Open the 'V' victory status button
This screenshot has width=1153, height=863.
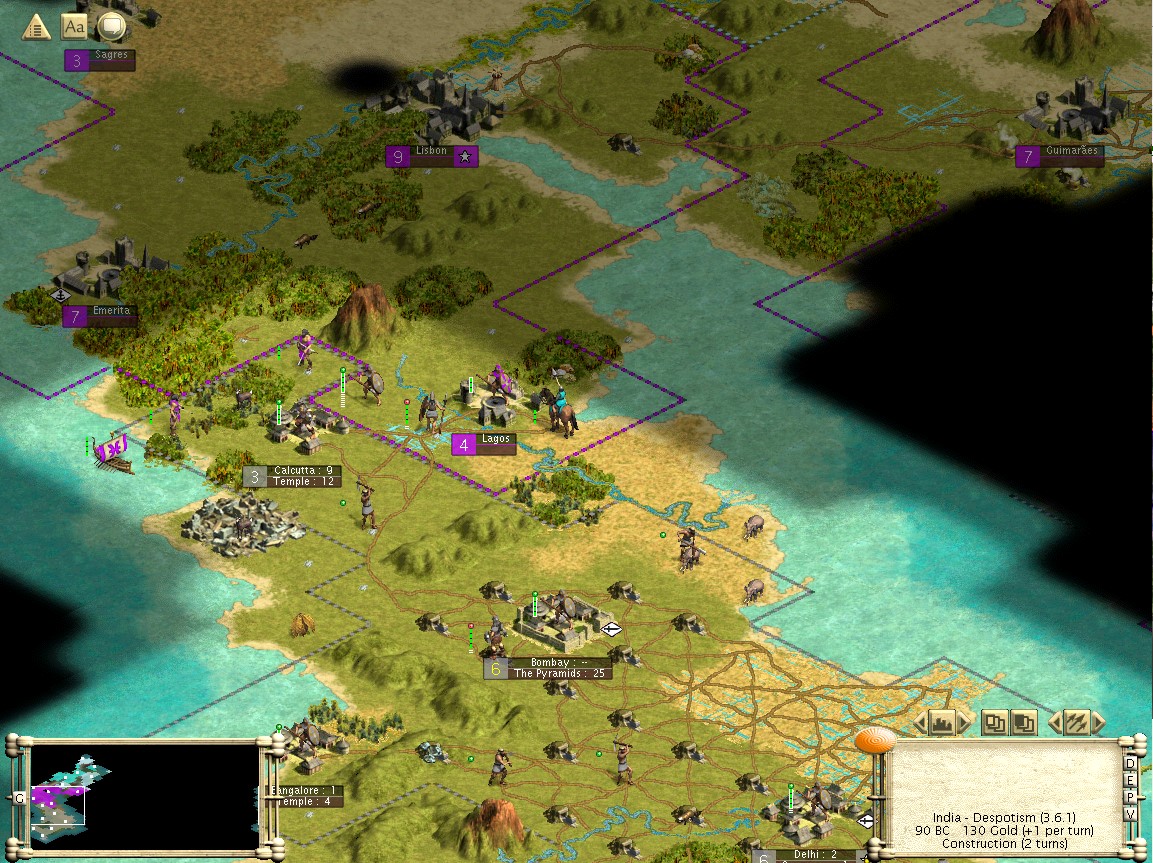[1131, 814]
